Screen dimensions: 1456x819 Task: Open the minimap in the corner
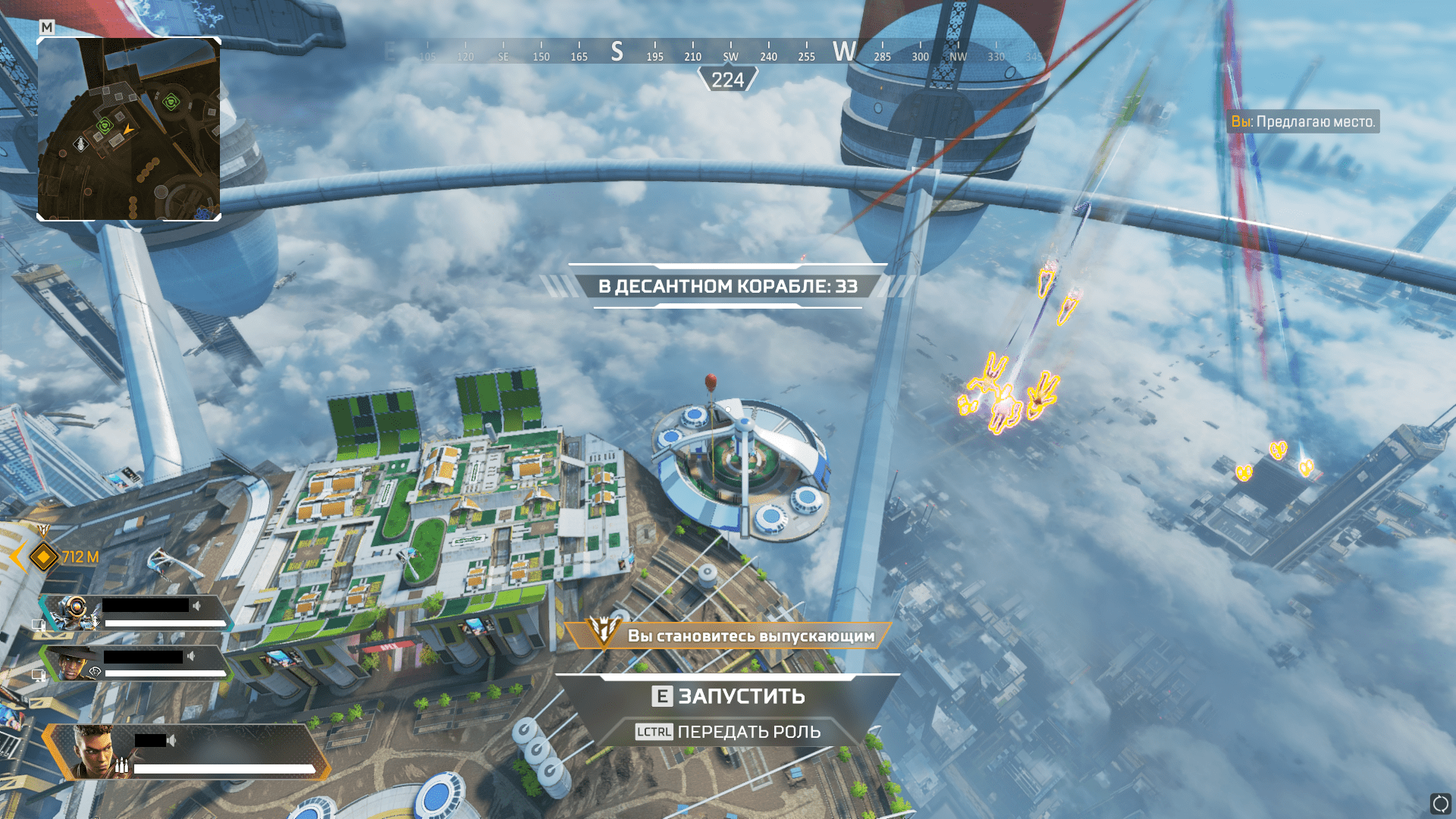129,129
